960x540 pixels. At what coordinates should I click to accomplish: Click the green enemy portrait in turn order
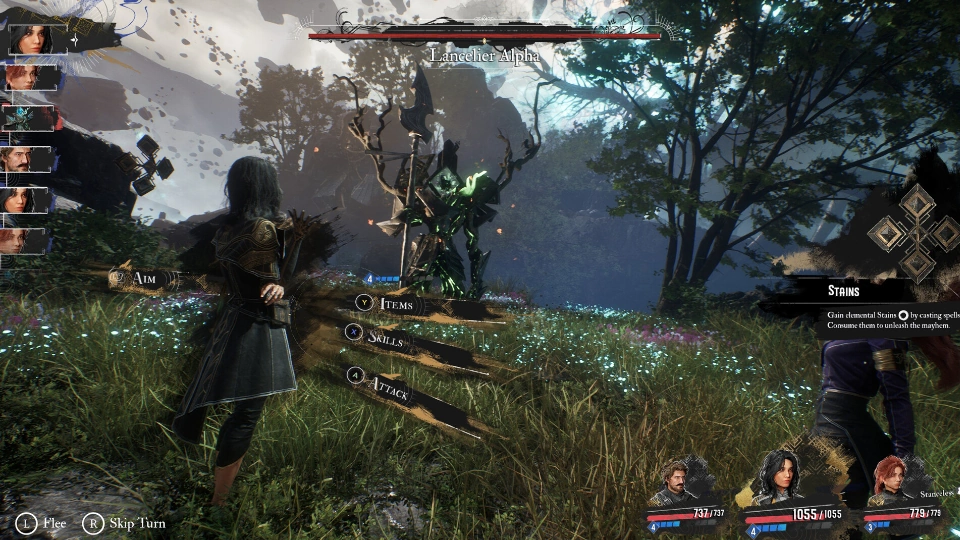coord(27,118)
